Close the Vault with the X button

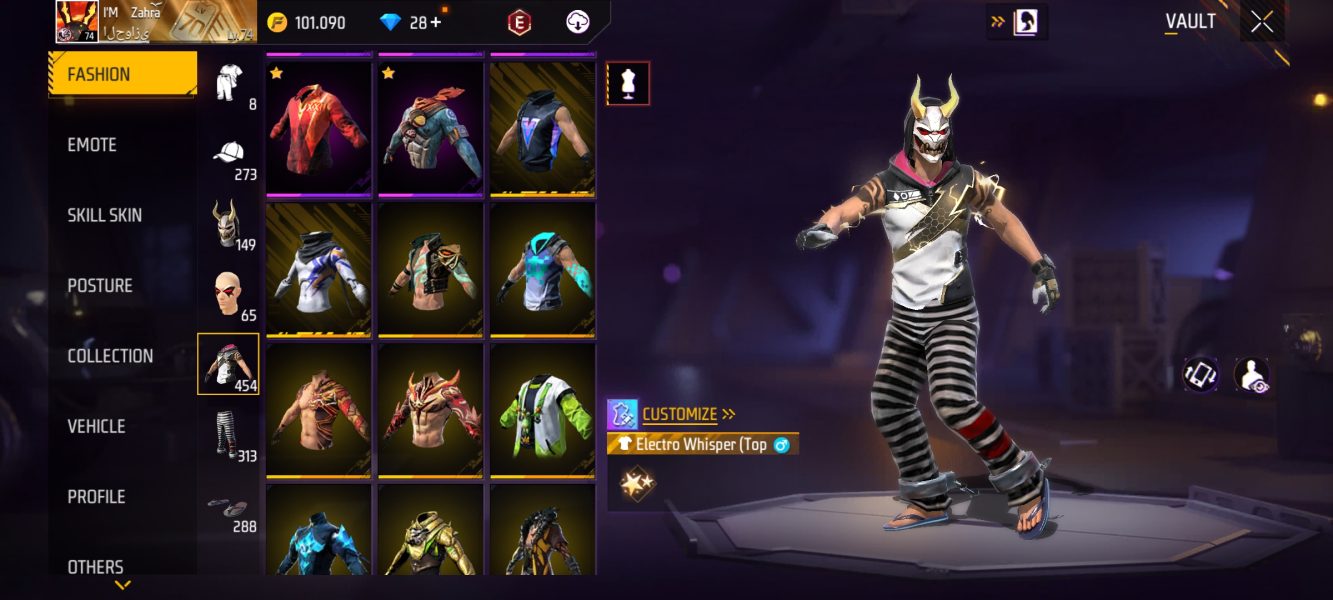click(1262, 22)
